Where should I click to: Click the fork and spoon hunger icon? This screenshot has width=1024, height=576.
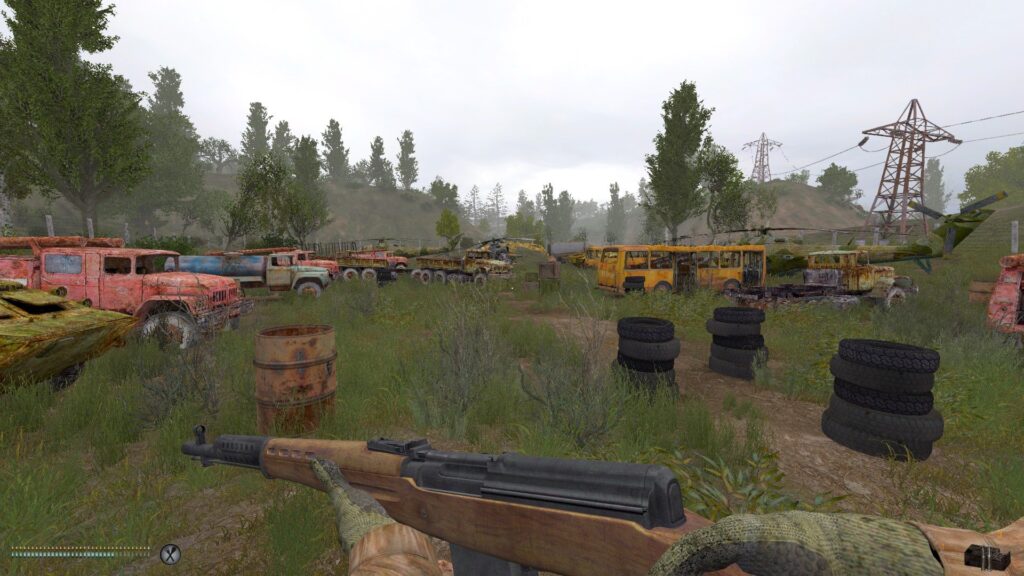pyautogui.click(x=170, y=553)
